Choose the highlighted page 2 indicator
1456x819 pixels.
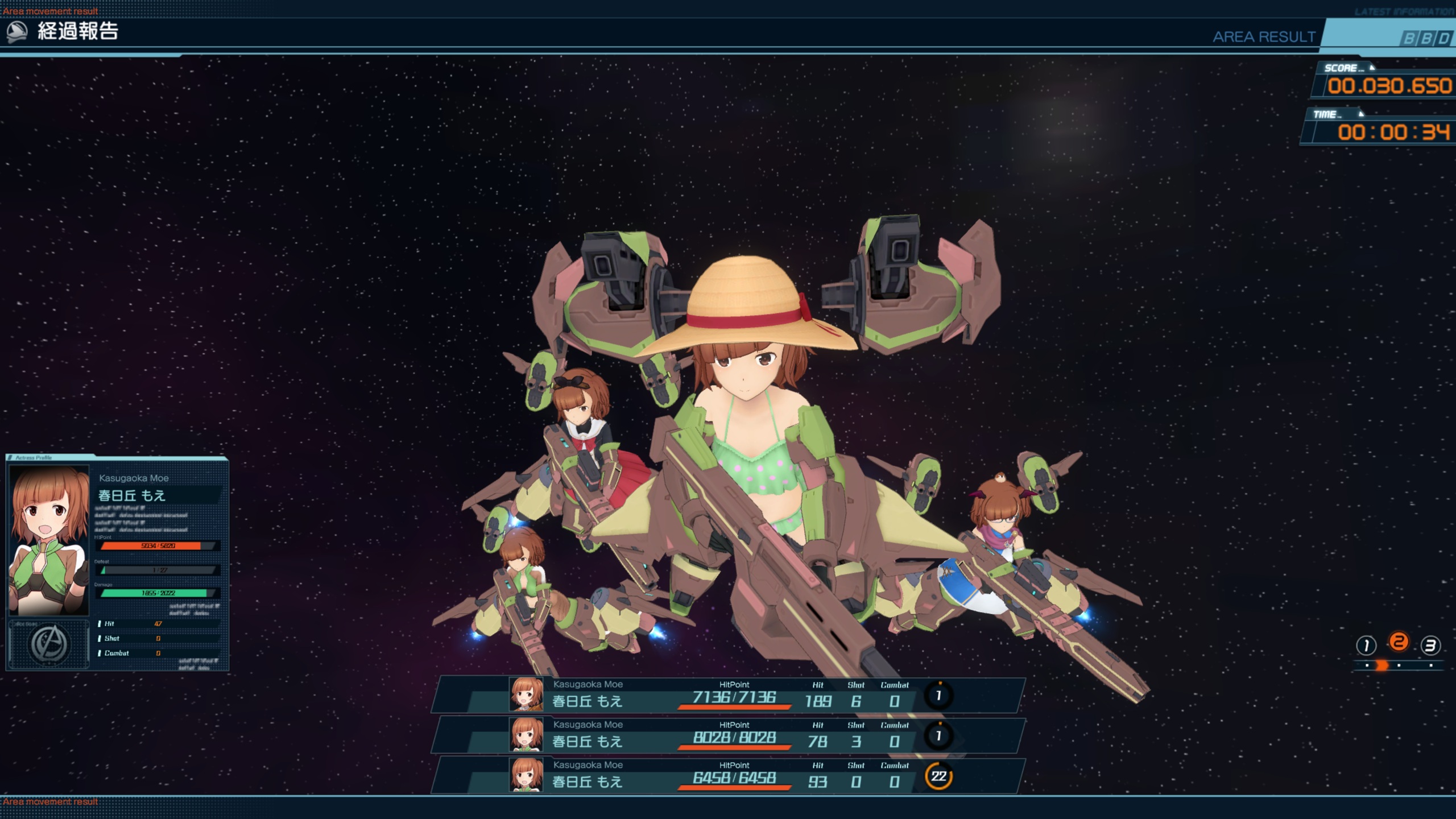(x=1399, y=643)
